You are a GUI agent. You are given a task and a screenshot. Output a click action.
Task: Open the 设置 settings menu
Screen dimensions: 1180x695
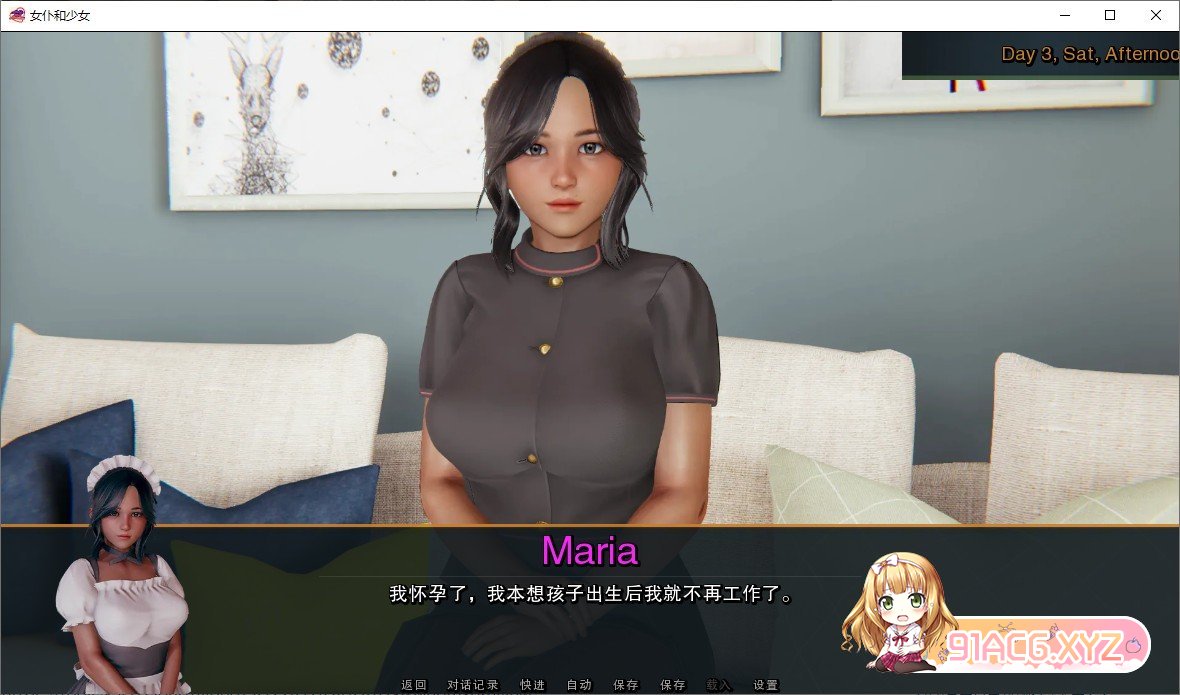pyautogui.click(x=766, y=685)
